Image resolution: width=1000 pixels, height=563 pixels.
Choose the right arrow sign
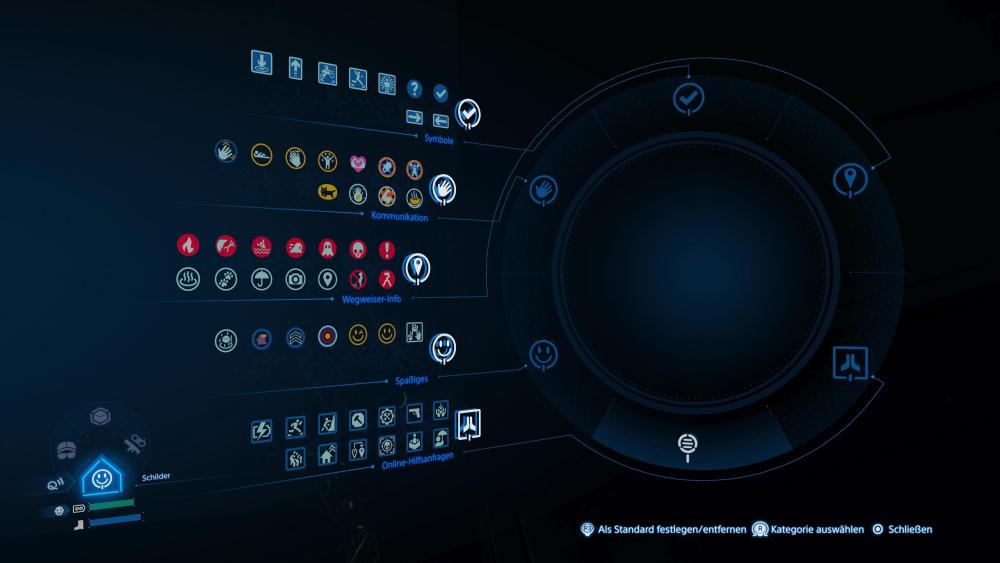pyautogui.click(x=414, y=118)
